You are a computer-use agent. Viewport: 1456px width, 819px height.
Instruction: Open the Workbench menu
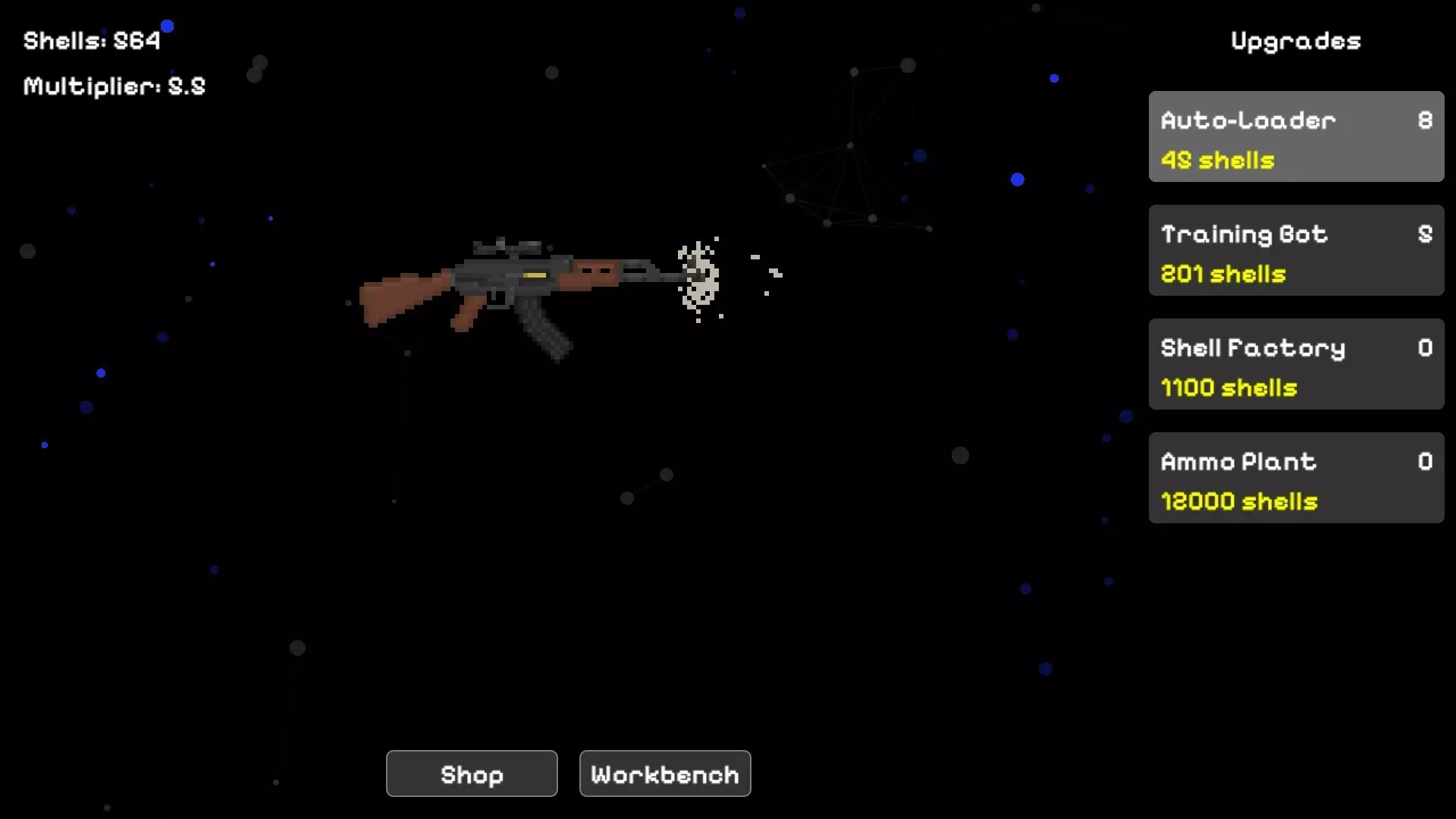tap(664, 774)
